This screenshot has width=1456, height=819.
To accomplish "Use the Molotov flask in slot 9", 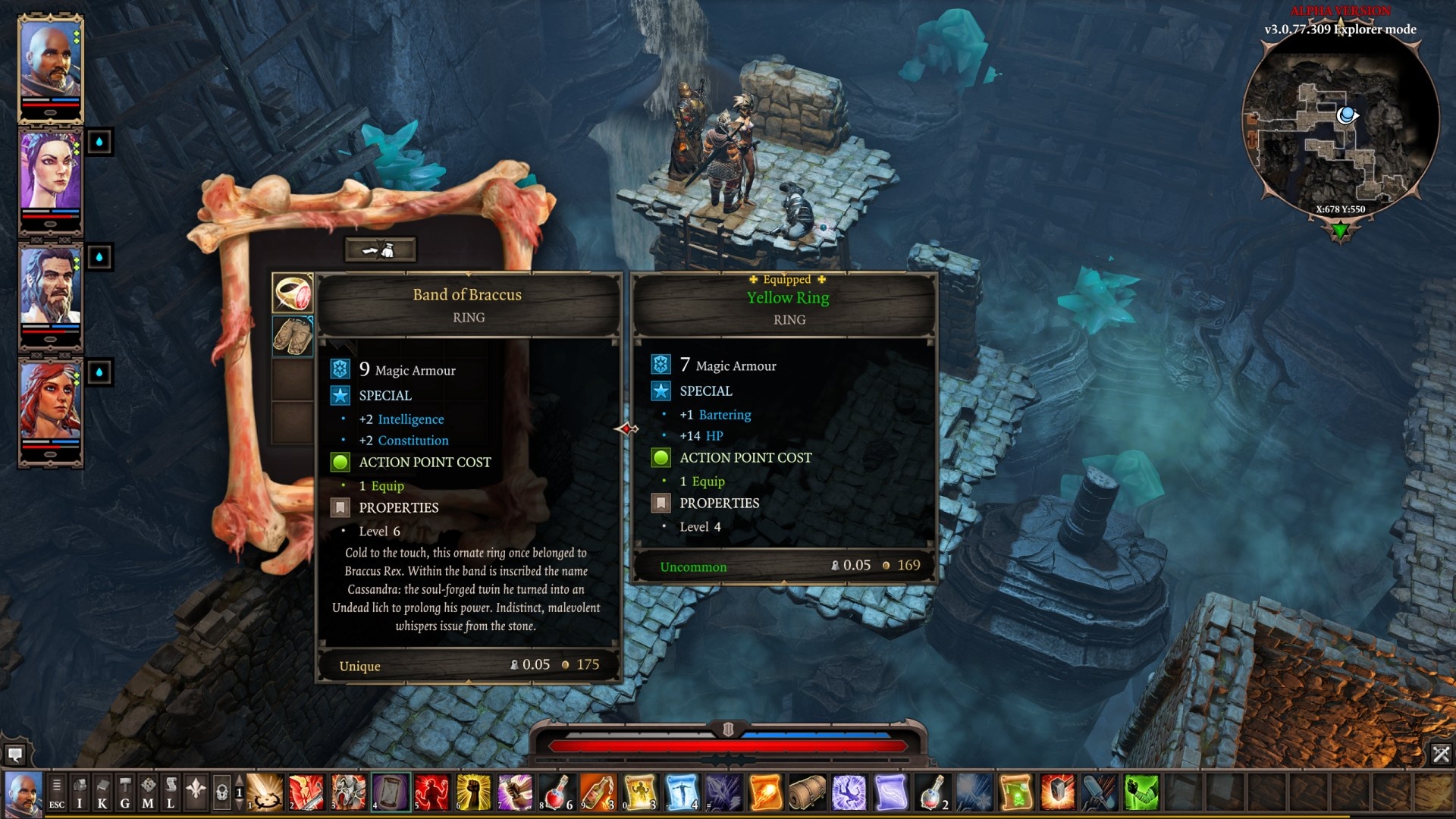I will [597, 792].
